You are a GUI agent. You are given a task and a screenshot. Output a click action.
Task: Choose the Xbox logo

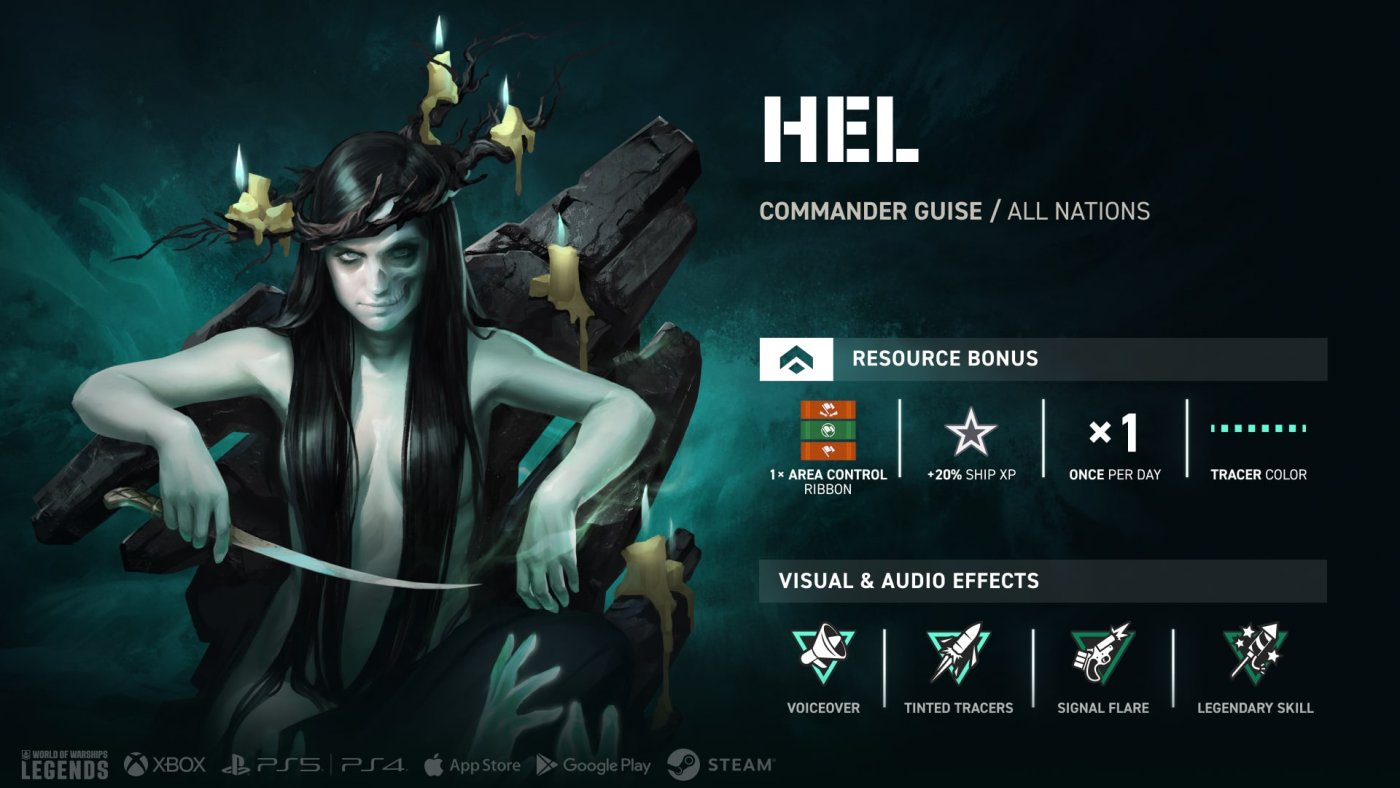(x=165, y=765)
